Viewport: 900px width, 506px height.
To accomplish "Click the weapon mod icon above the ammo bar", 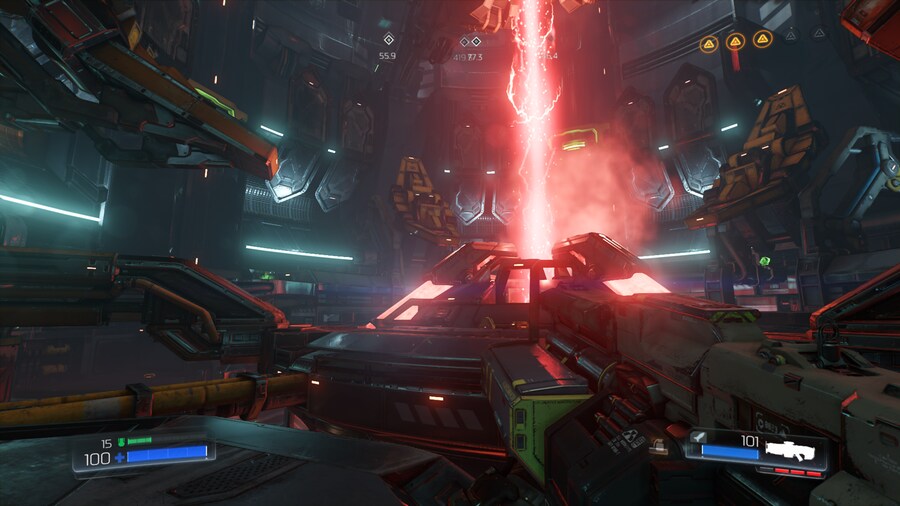I will coord(697,437).
